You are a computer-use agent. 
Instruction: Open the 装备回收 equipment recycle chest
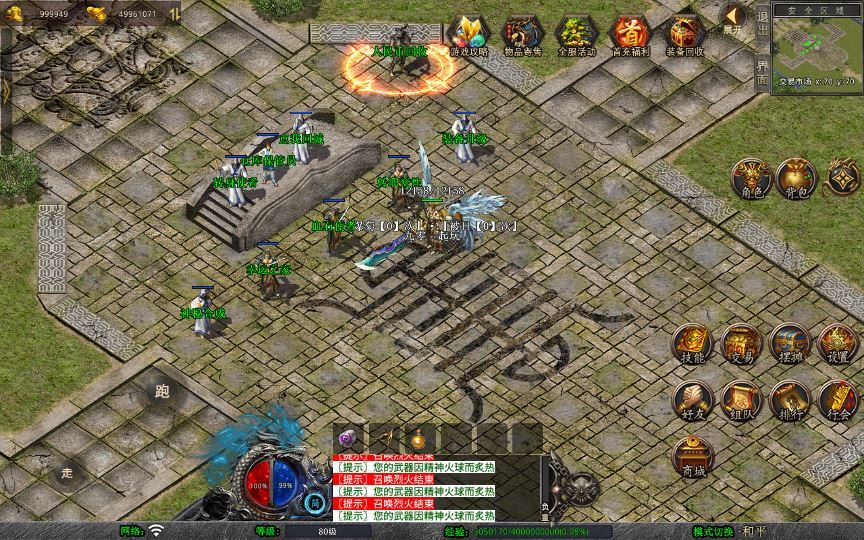(684, 35)
